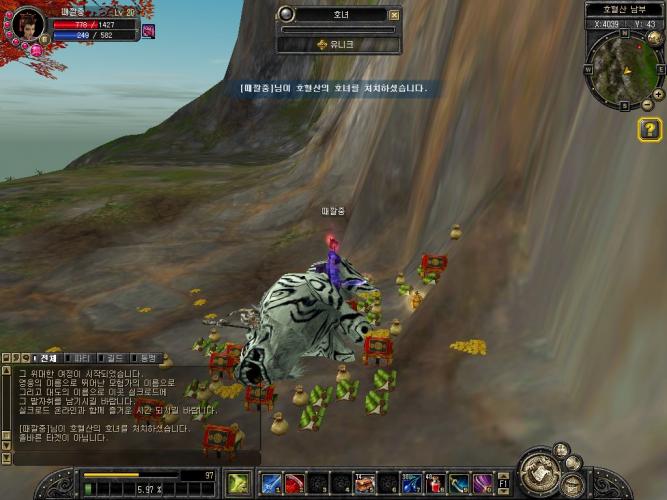Switch to the 전체 chat tab
The height and width of the screenshot is (500, 667).
[x=46, y=357]
